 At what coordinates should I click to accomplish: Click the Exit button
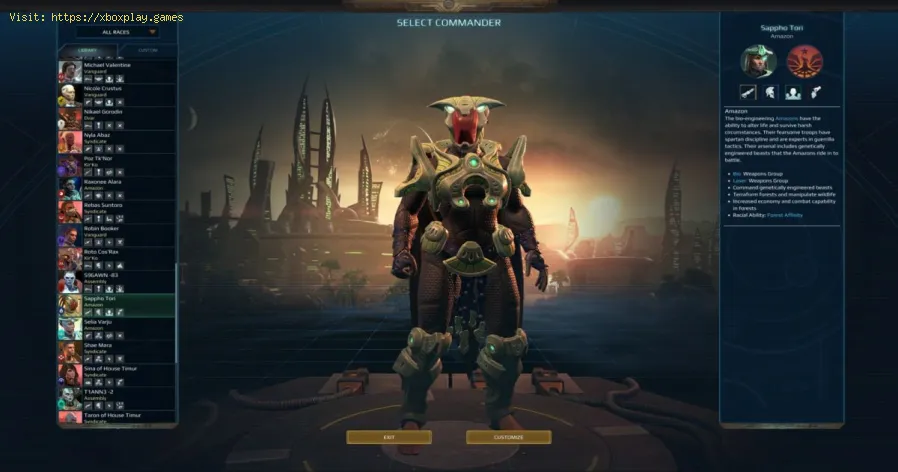[389, 437]
